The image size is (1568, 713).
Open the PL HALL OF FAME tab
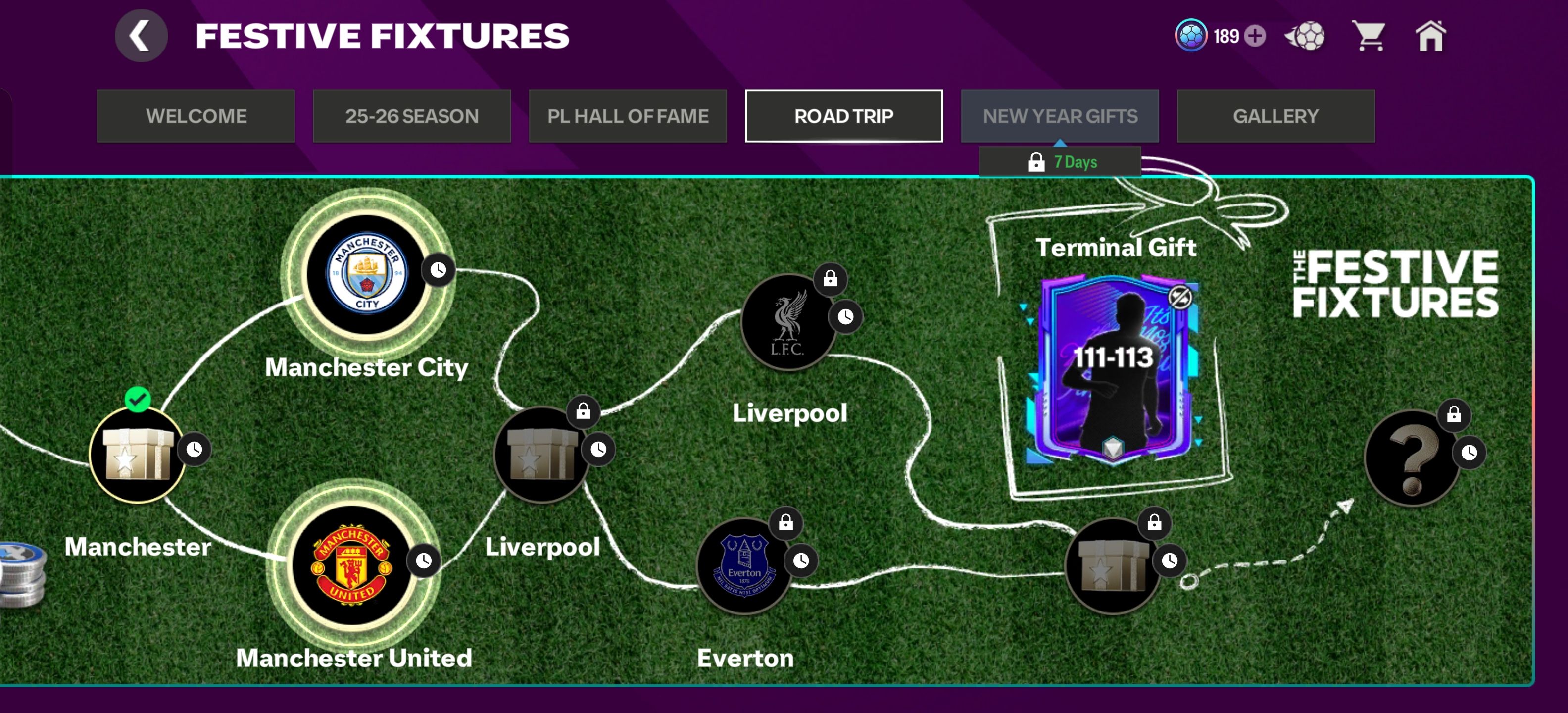[x=628, y=116]
